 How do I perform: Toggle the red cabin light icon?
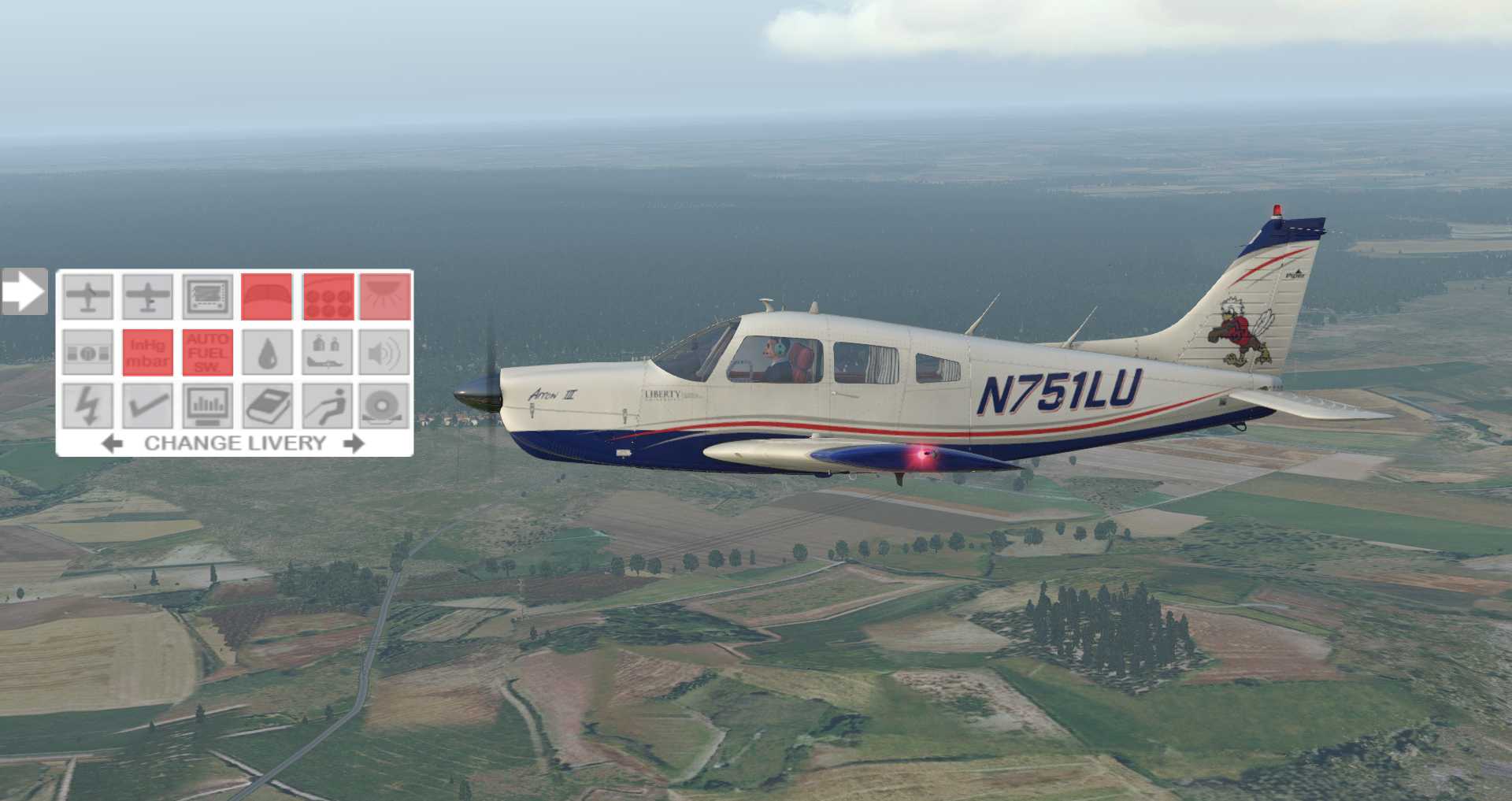point(385,297)
